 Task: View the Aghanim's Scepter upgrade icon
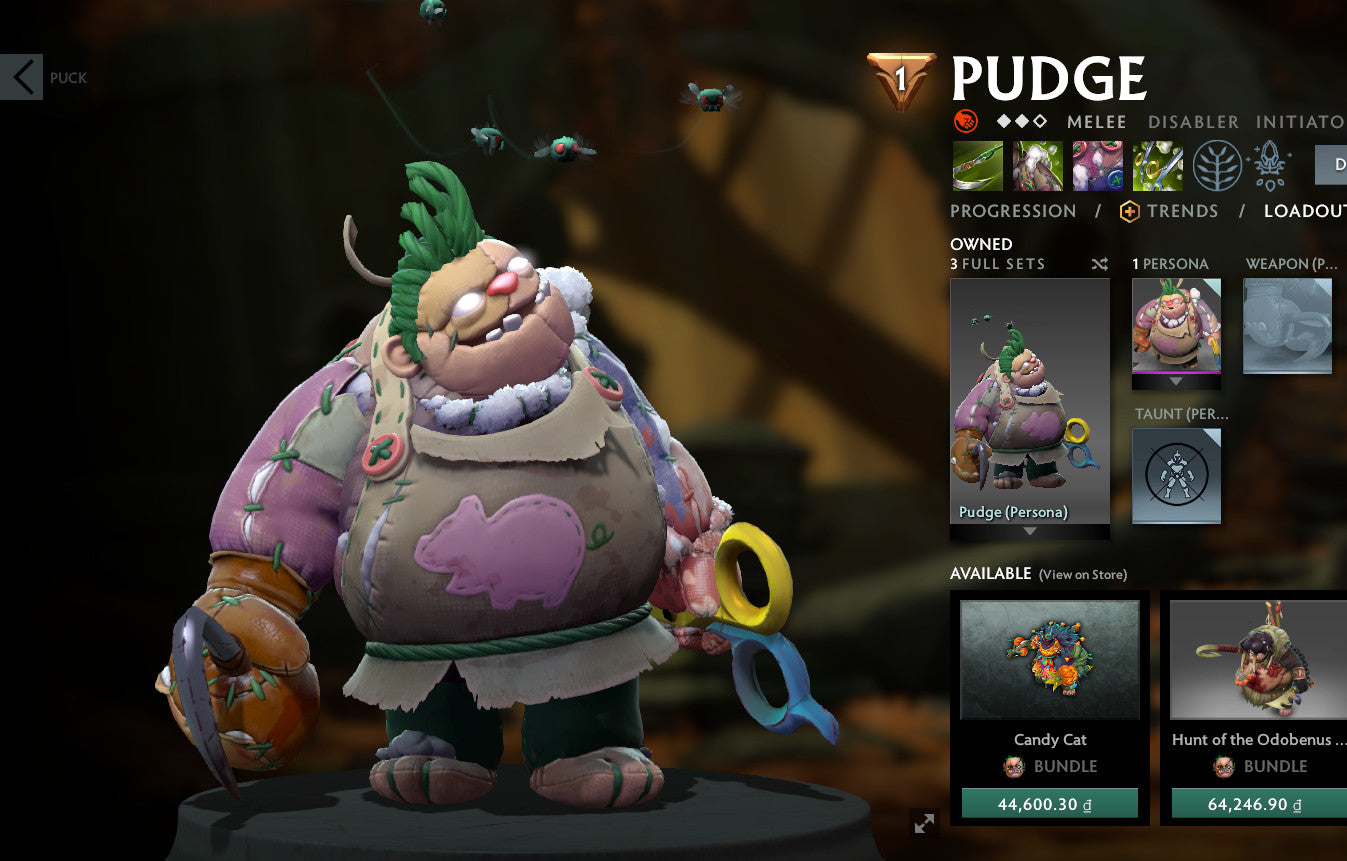pos(1268,166)
